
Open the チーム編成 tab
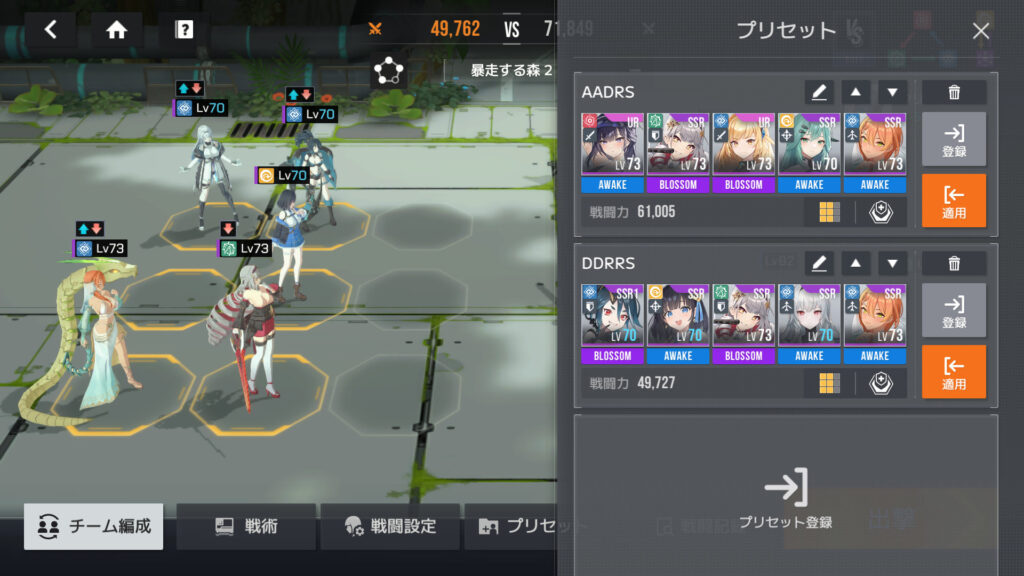pyautogui.click(x=96, y=526)
